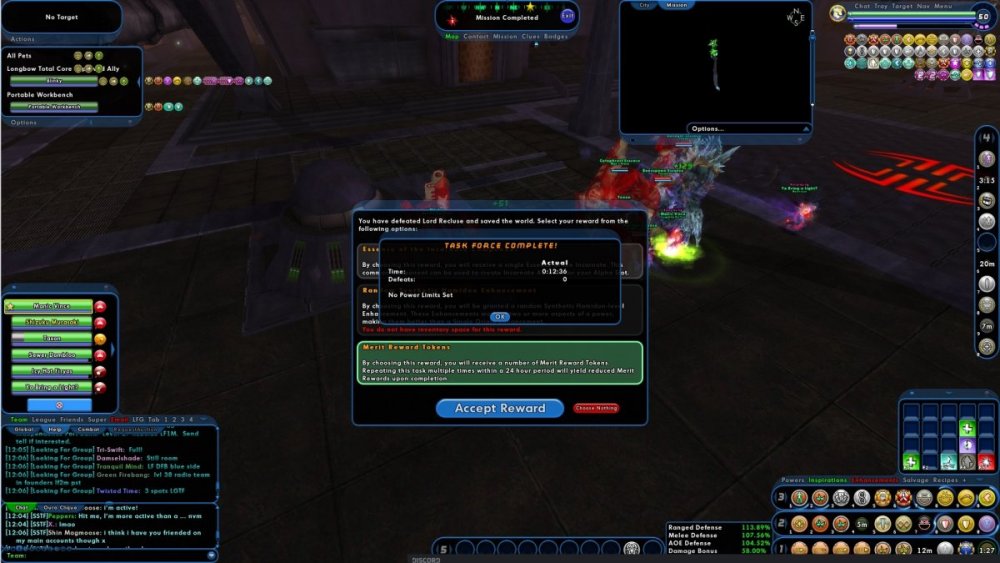Open the Contact tab in the navigation bar
Viewport: 1000px width, 563px height.
pyautogui.click(x=476, y=36)
